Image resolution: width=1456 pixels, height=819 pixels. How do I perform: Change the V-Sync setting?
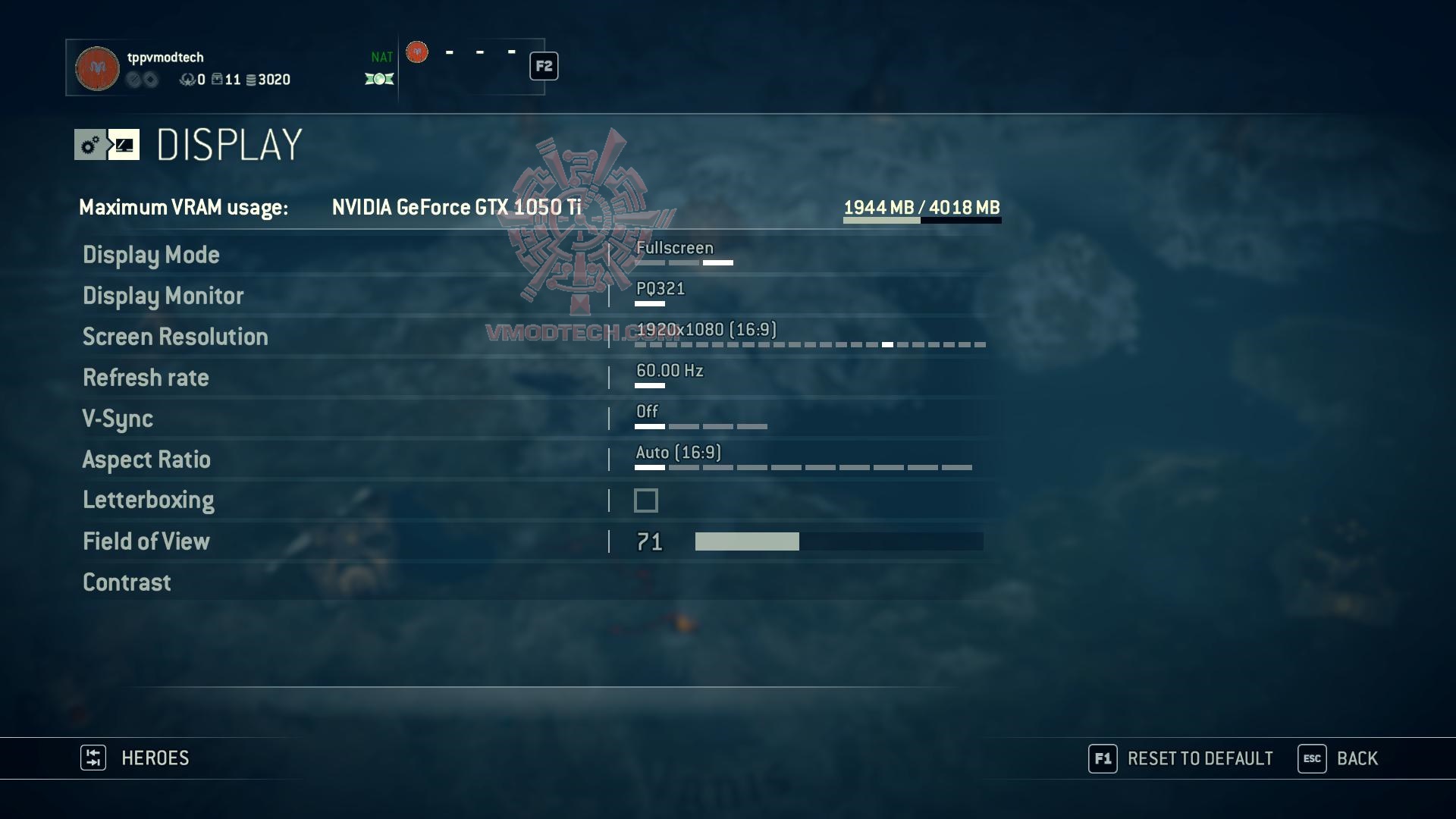[x=118, y=419]
